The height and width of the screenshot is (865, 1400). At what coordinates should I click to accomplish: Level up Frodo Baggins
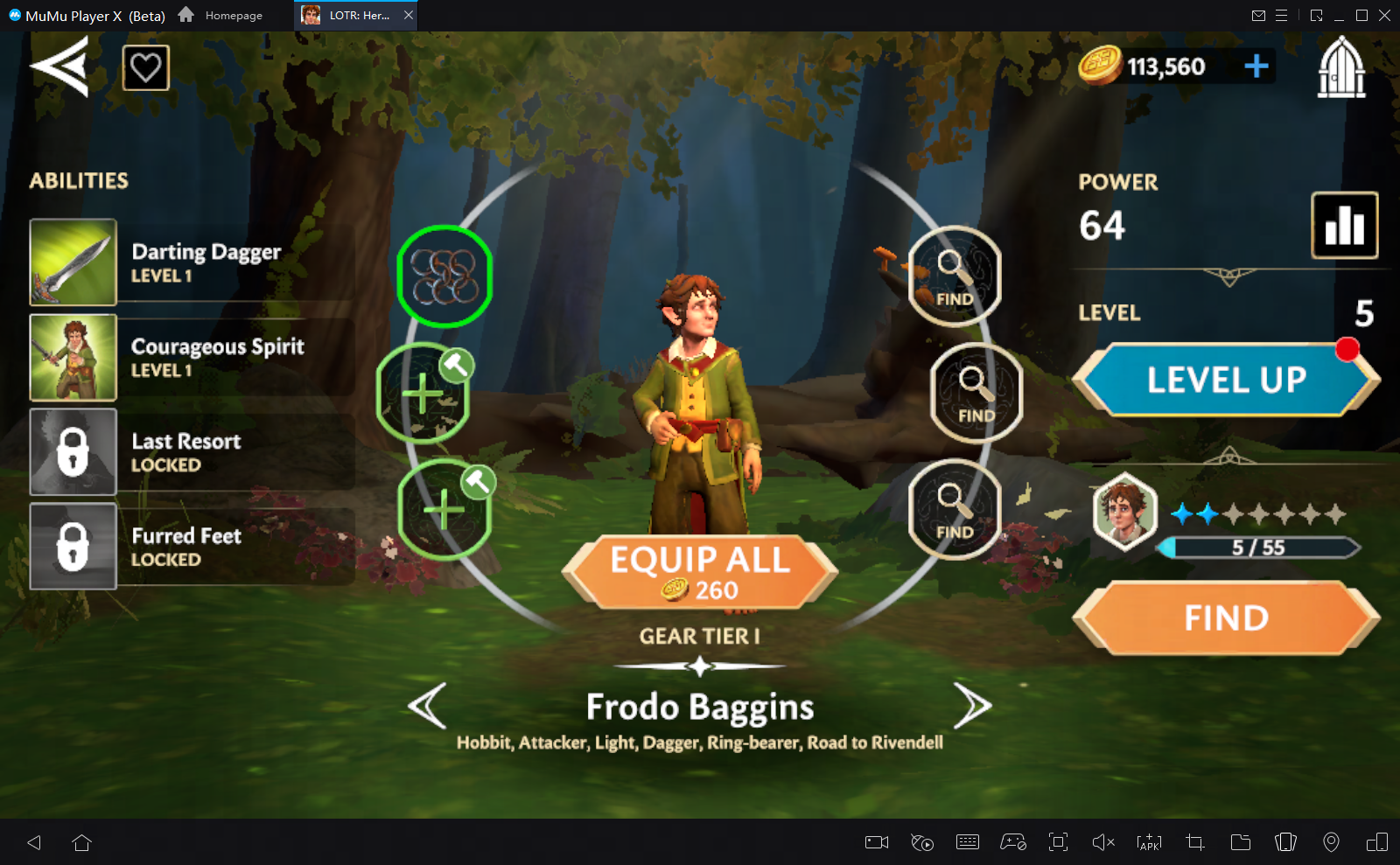(1226, 380)
